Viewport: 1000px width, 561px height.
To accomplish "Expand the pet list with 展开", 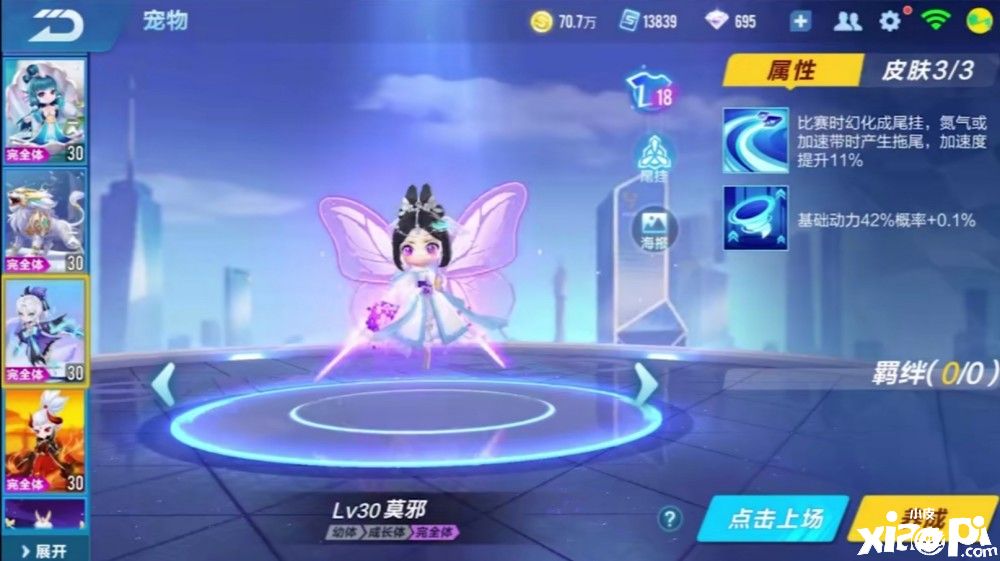I will tap(45, 551).
